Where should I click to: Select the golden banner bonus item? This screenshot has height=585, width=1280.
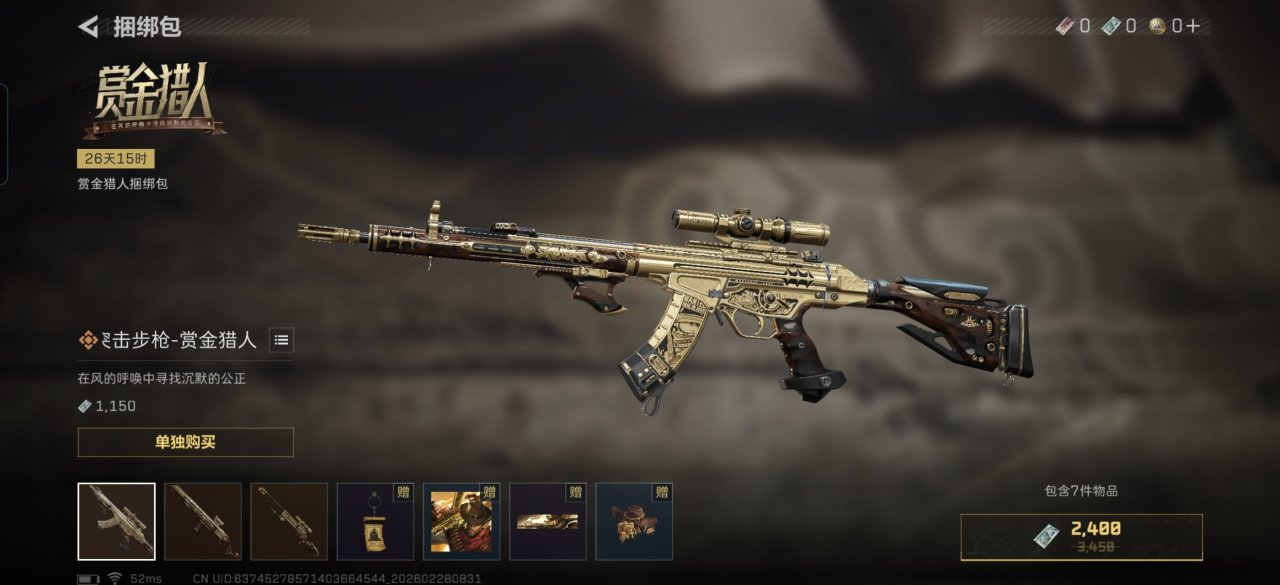click(547, 521)
